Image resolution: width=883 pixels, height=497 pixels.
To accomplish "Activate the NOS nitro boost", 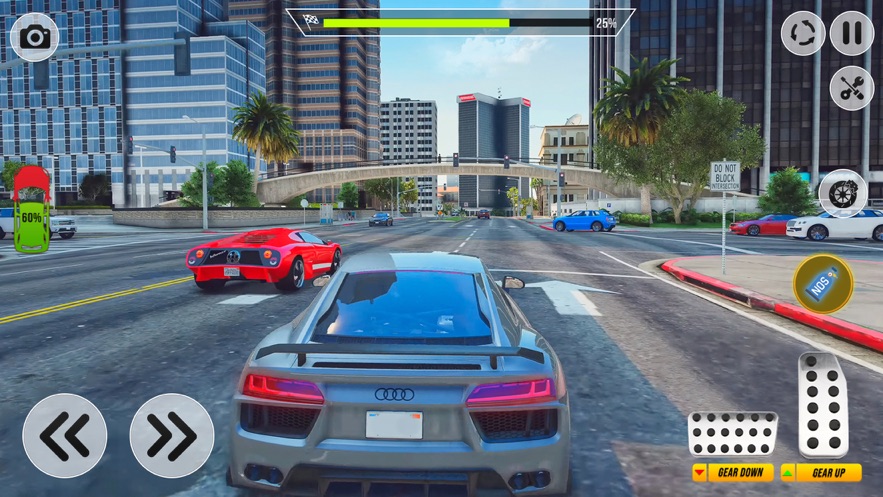I will [x=823, y=284].
